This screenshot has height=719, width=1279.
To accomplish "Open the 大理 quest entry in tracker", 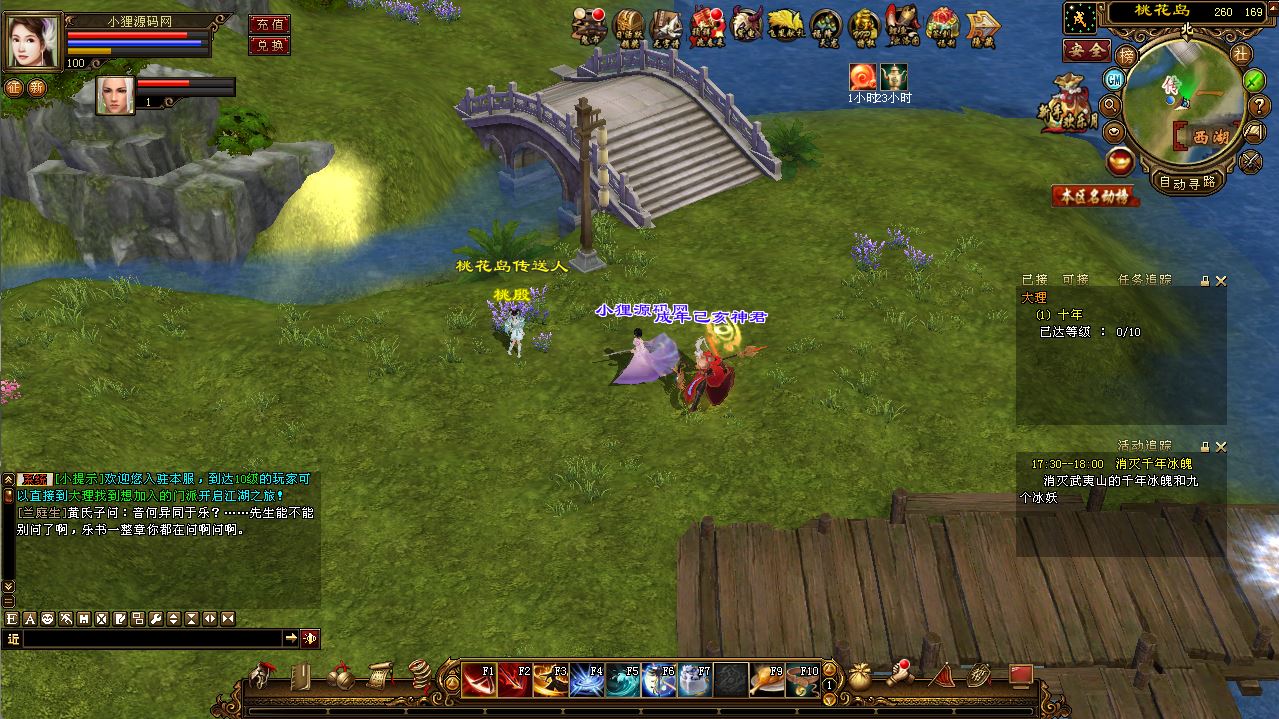I will (1034, 297).
